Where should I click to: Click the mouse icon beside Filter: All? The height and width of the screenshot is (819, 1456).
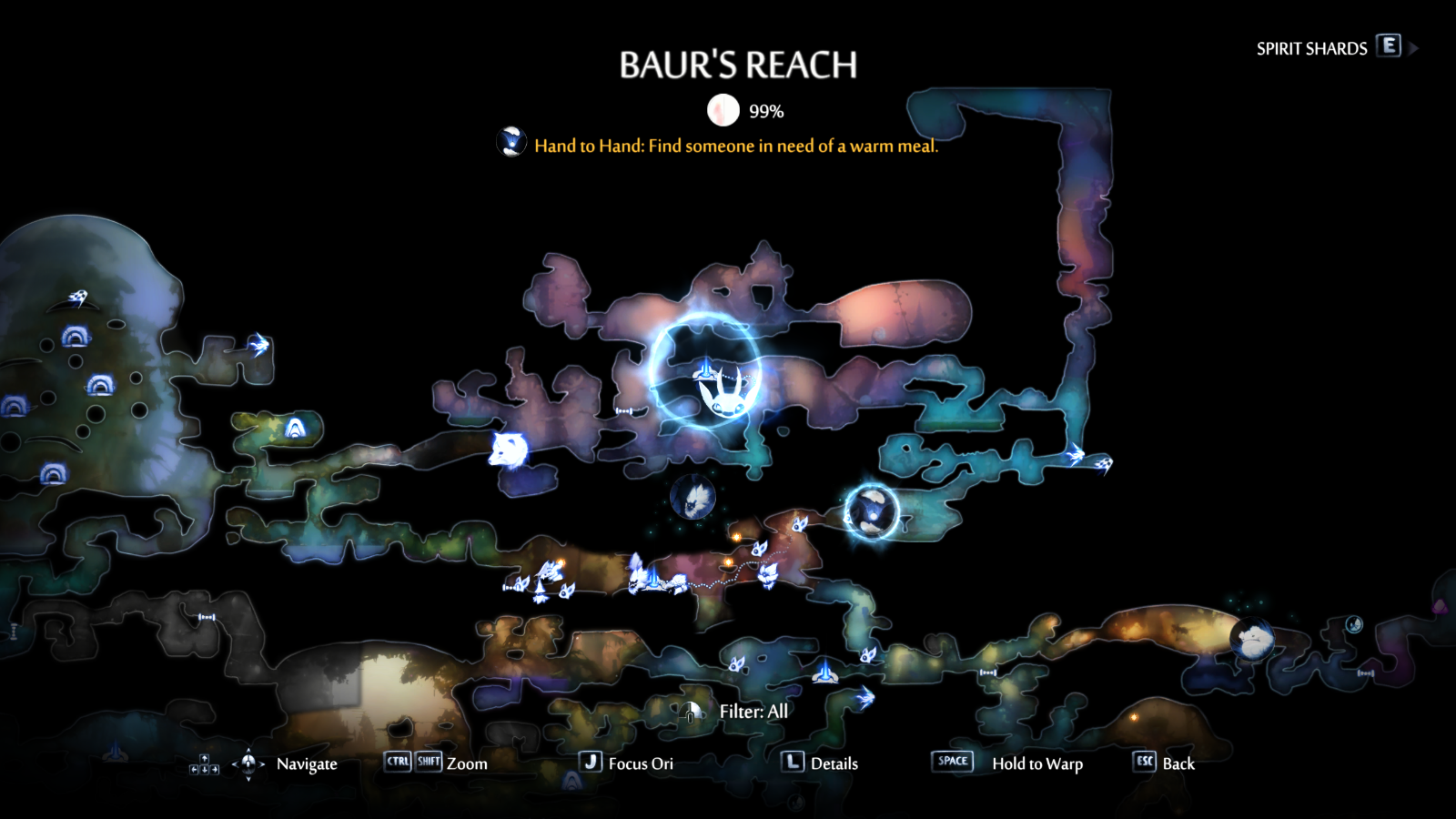(x=693, y=713)
